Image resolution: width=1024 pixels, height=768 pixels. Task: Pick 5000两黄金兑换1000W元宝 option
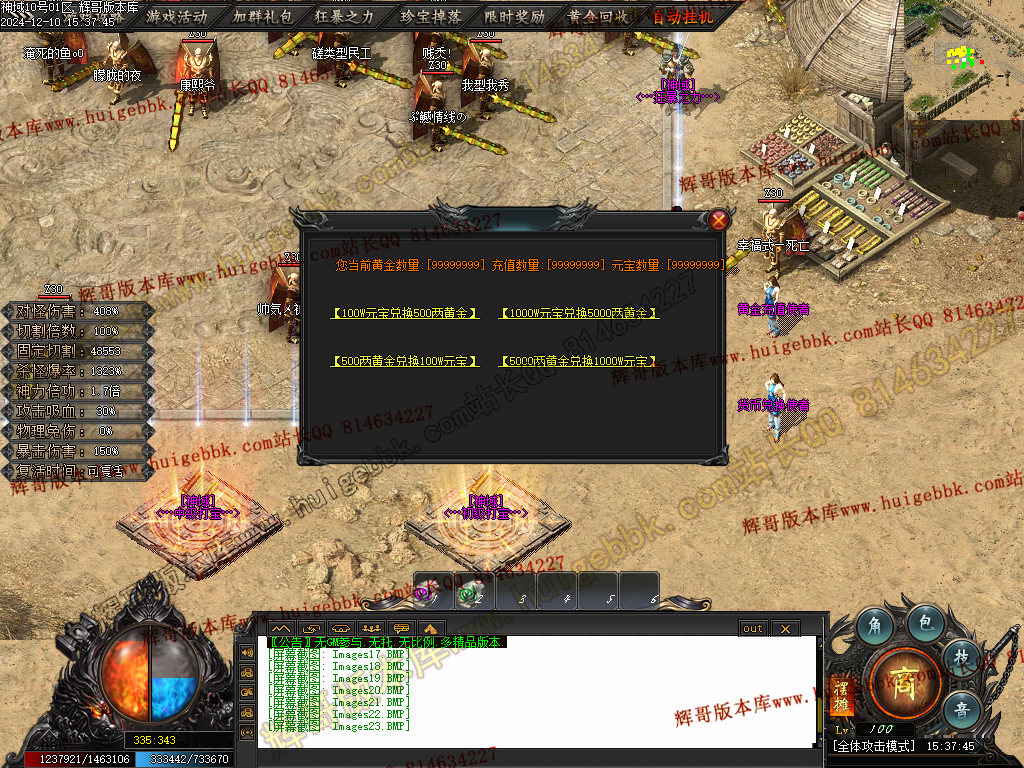click(x=578, y=361)
